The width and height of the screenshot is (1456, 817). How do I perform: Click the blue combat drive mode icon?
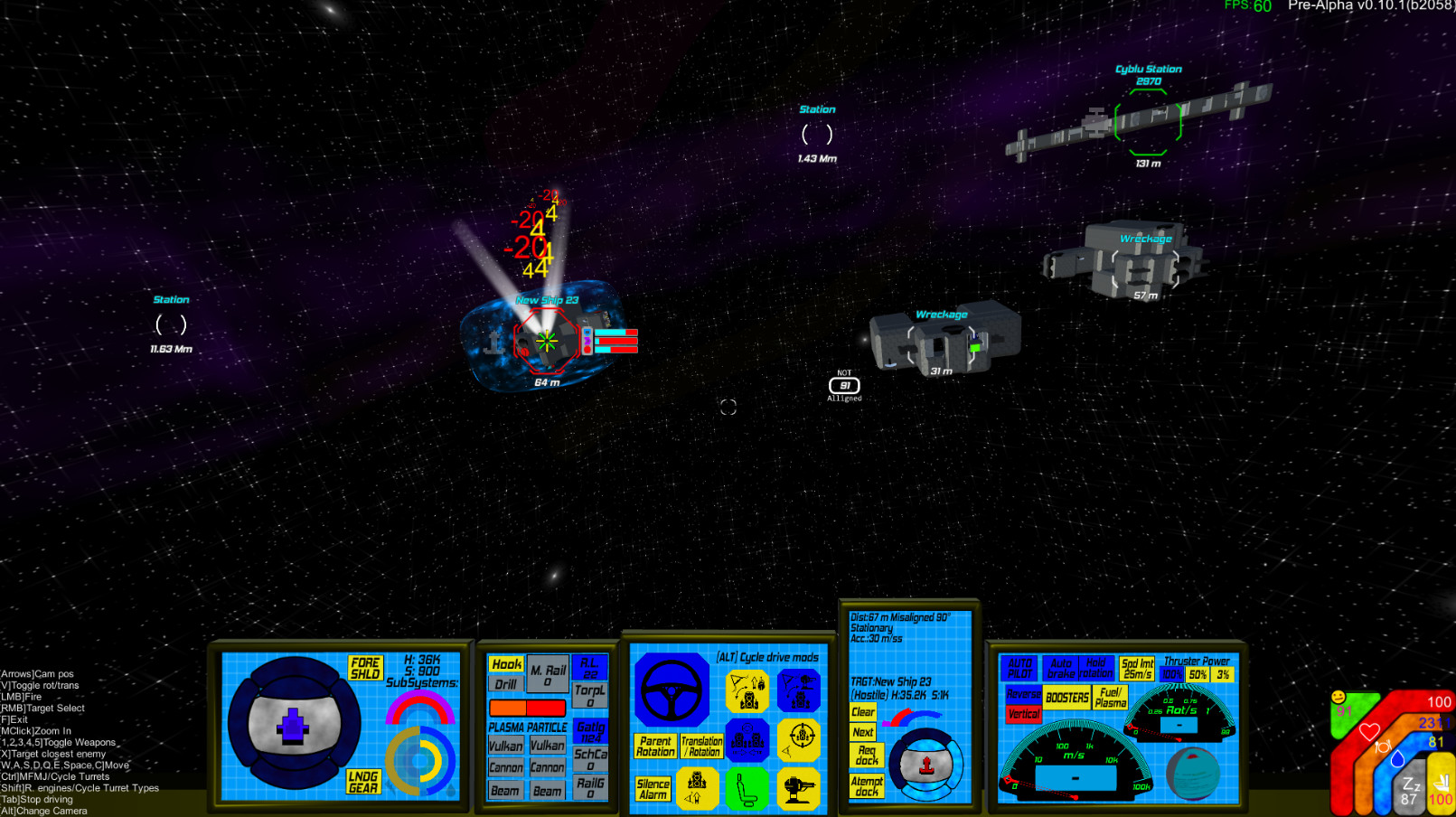coord(800,690)
